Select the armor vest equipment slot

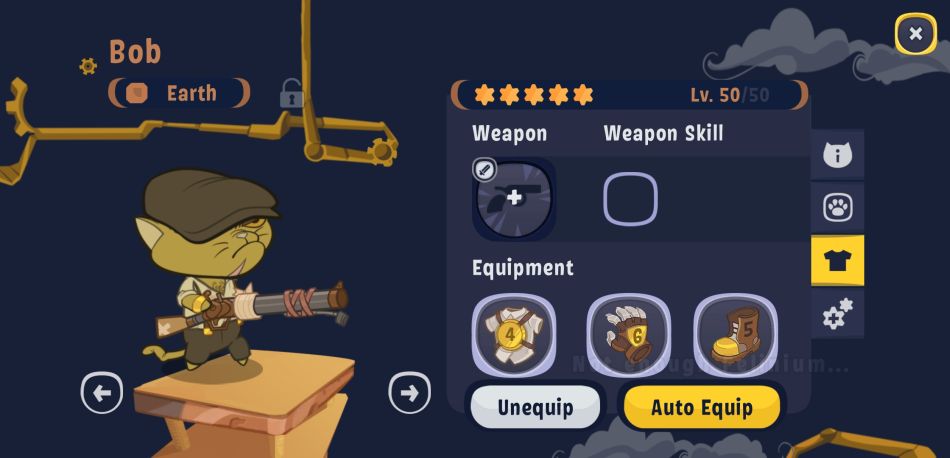tap(514, 333)
